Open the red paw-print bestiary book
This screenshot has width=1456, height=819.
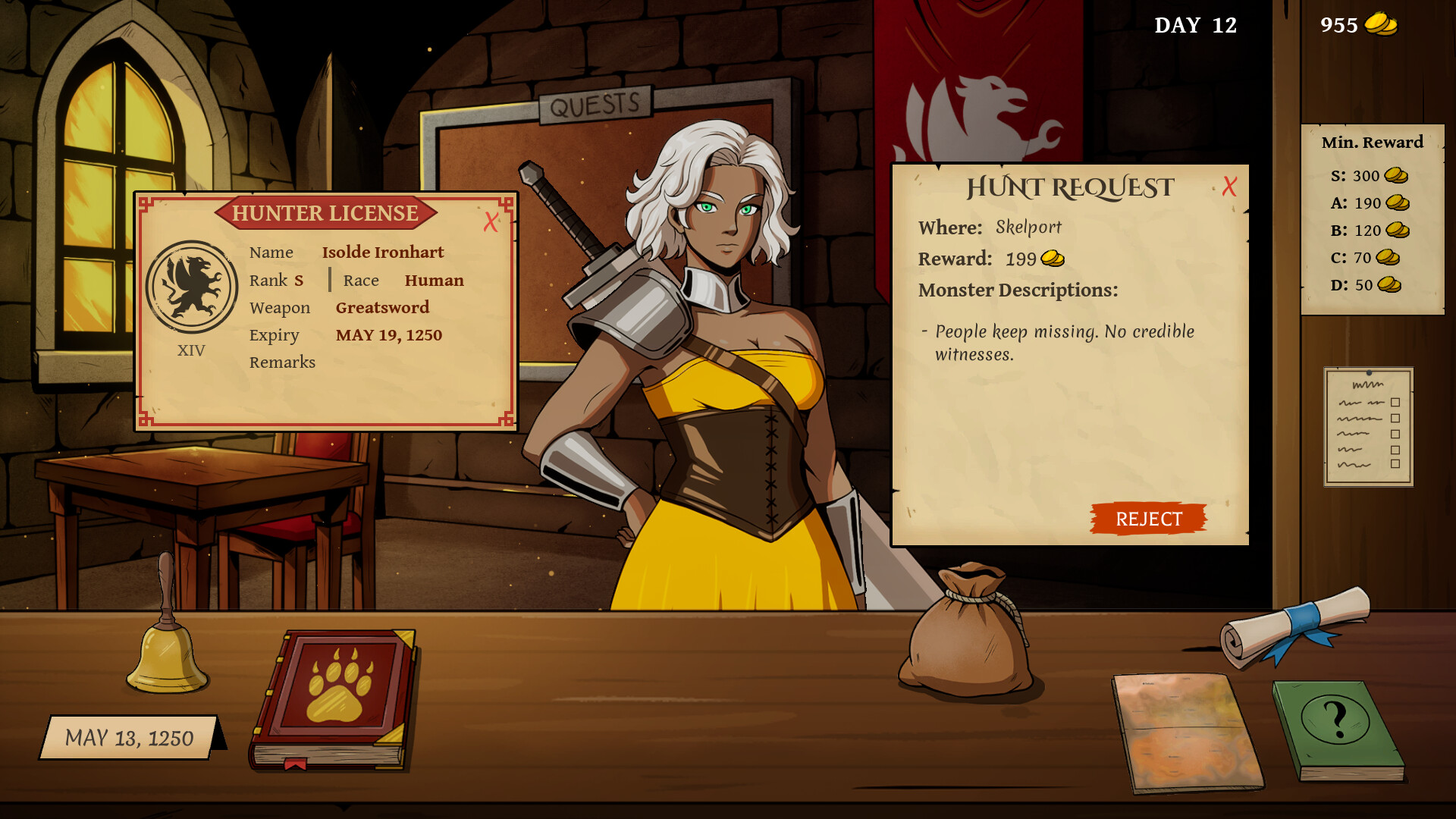click(333, 698)
